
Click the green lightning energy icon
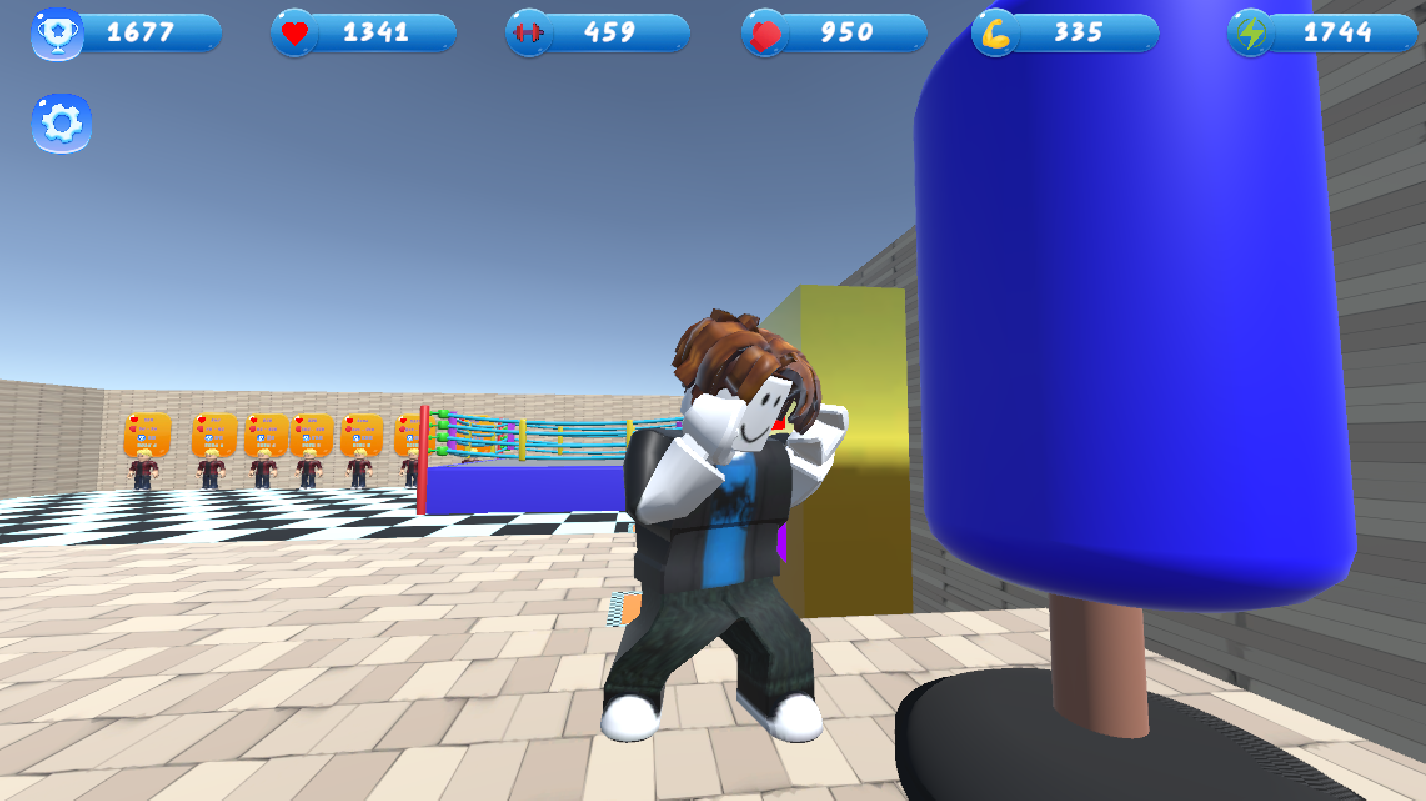click(1249, 32)
